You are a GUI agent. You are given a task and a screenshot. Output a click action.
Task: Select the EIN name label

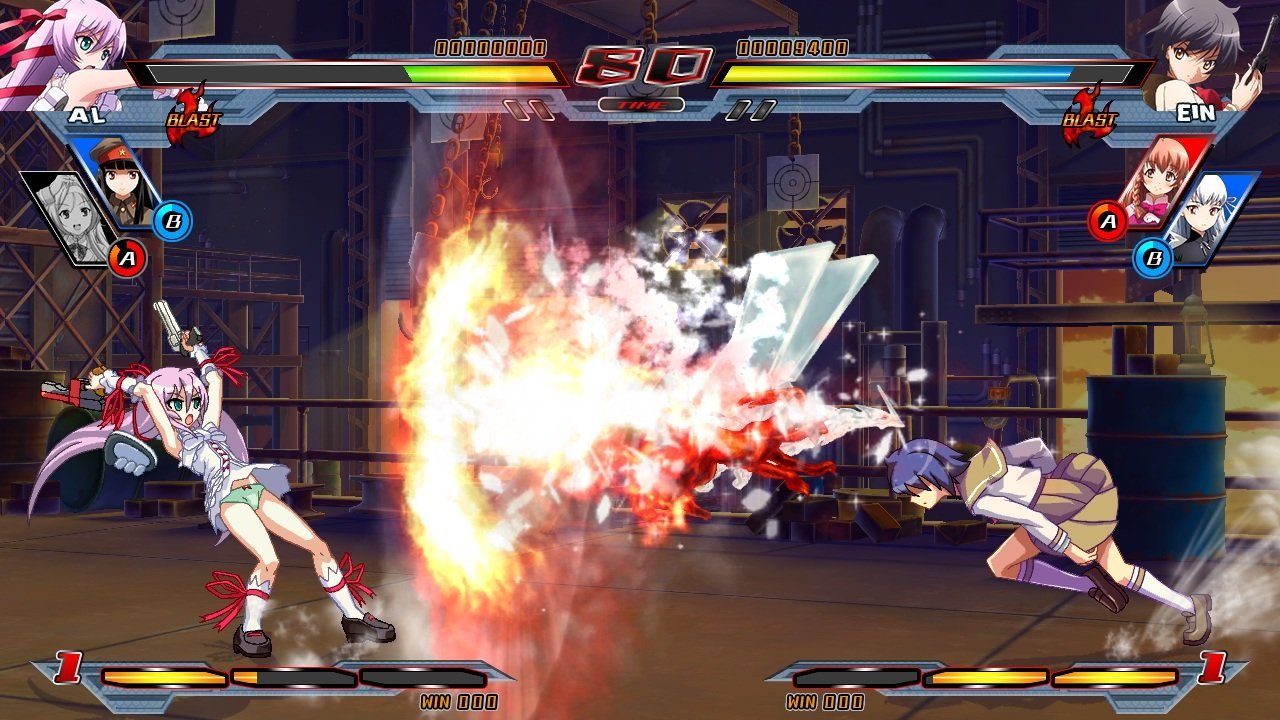click(x=1194, y=113)
